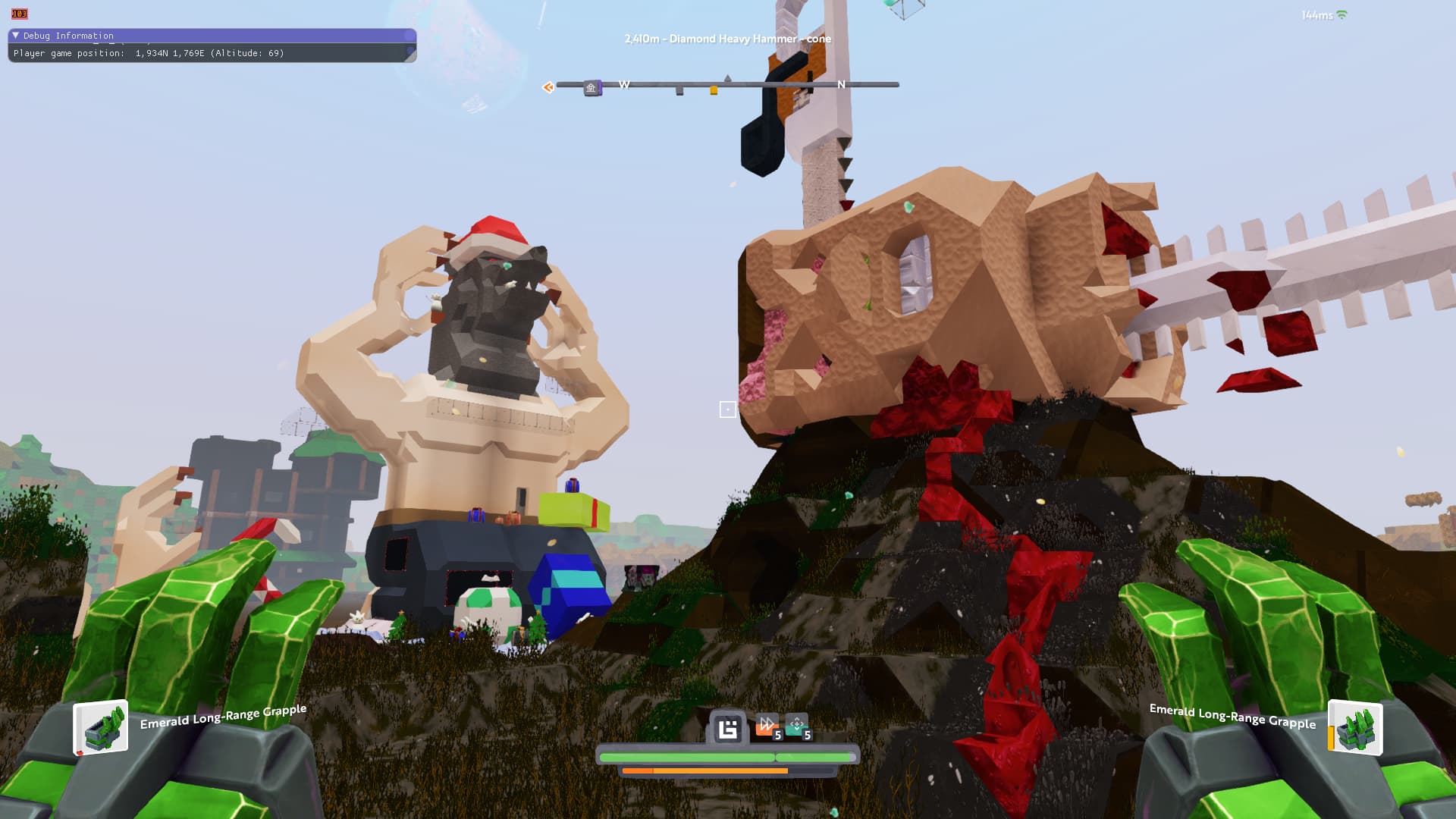This screenshot has width=1456, height=819.
Task: Select the right-hand Emerald Long-Range Grapple slot
Action: [x=1356, y=729]
